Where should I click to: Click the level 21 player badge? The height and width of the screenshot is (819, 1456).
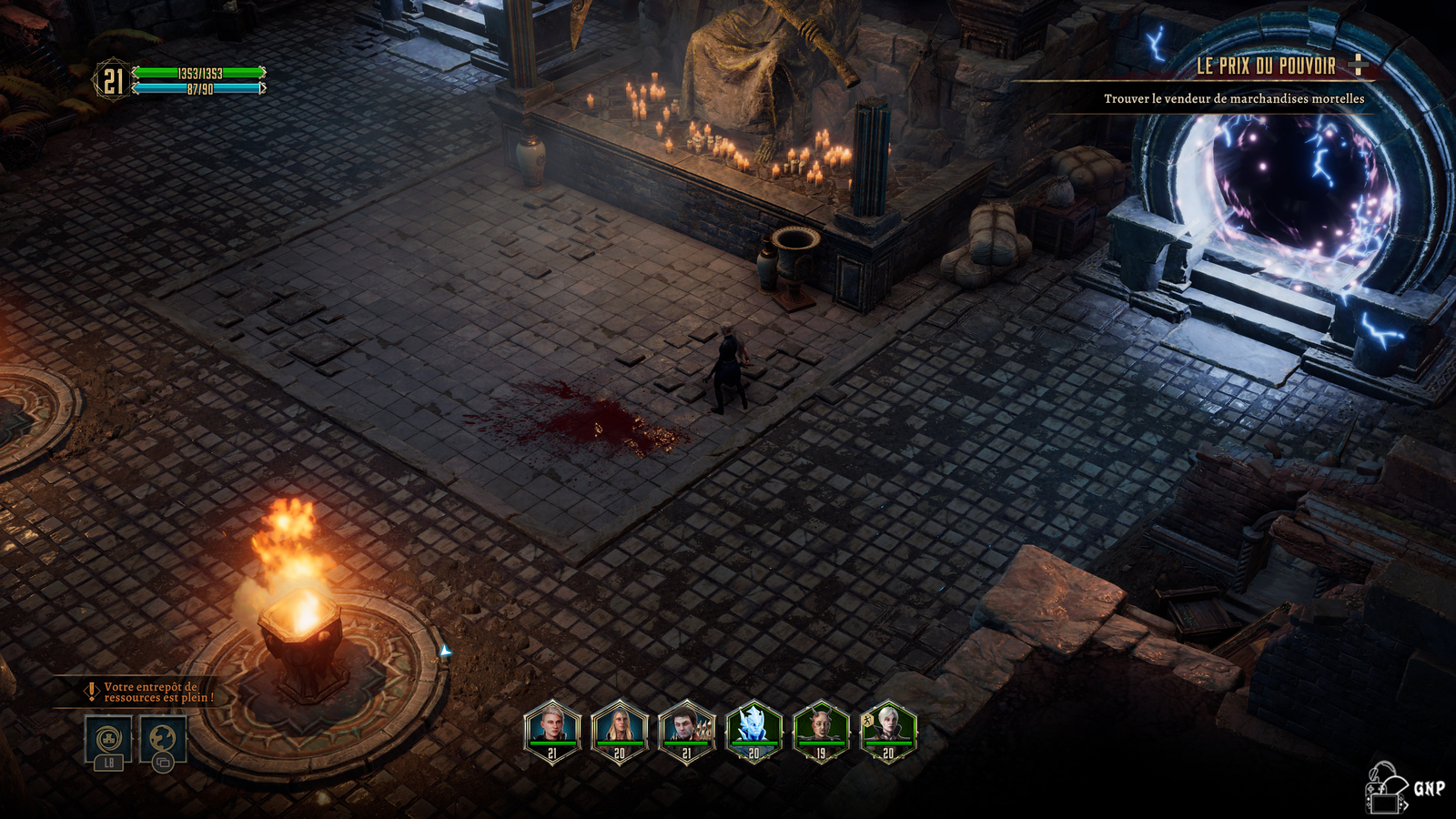112,81
